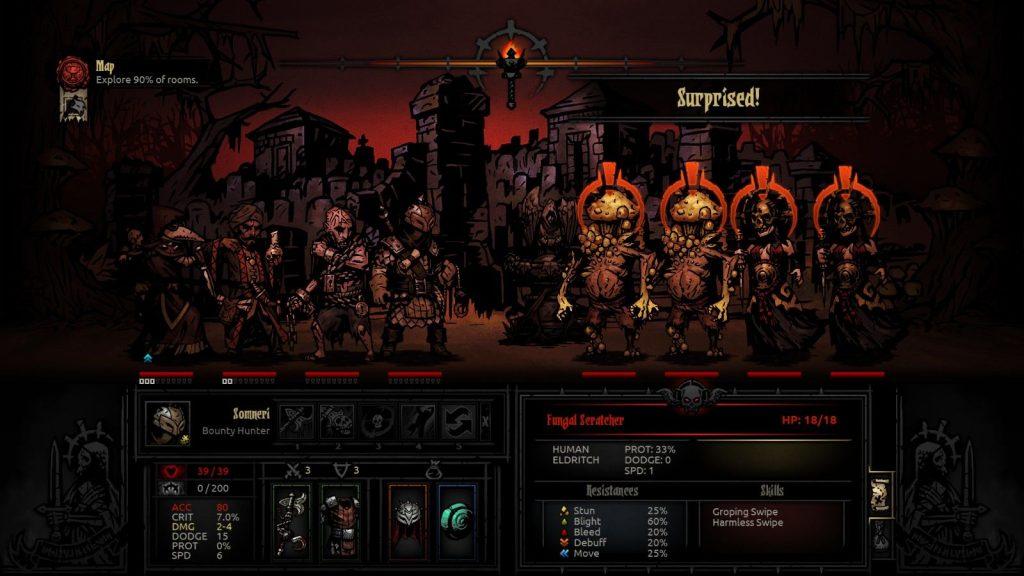Click the red quest seal icon
Viewport: 1024px width, 576px height.
pos(73,70)
